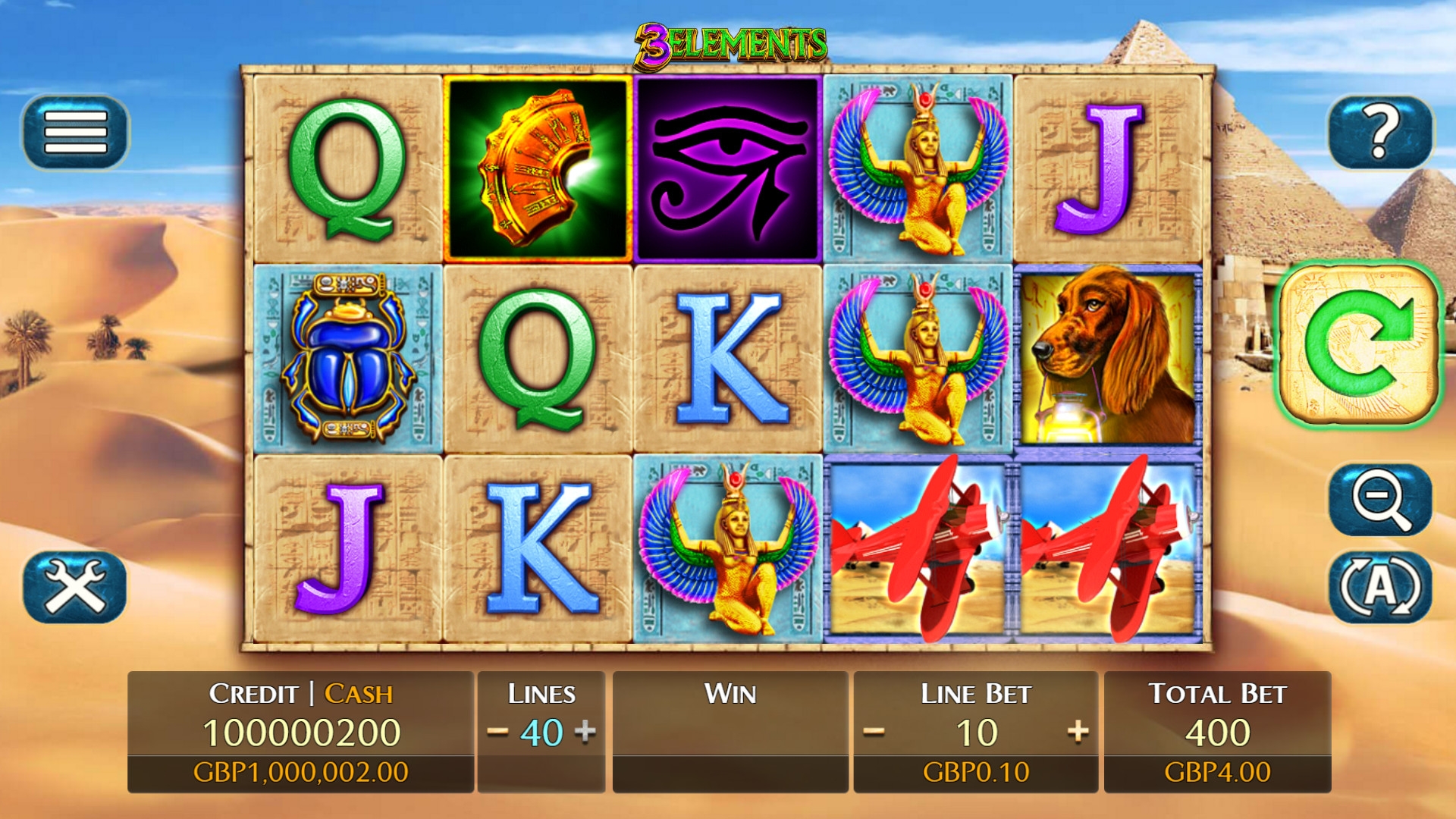Lower the line bet
Viewport: 1456px width, 819px height.
[874, 732]
